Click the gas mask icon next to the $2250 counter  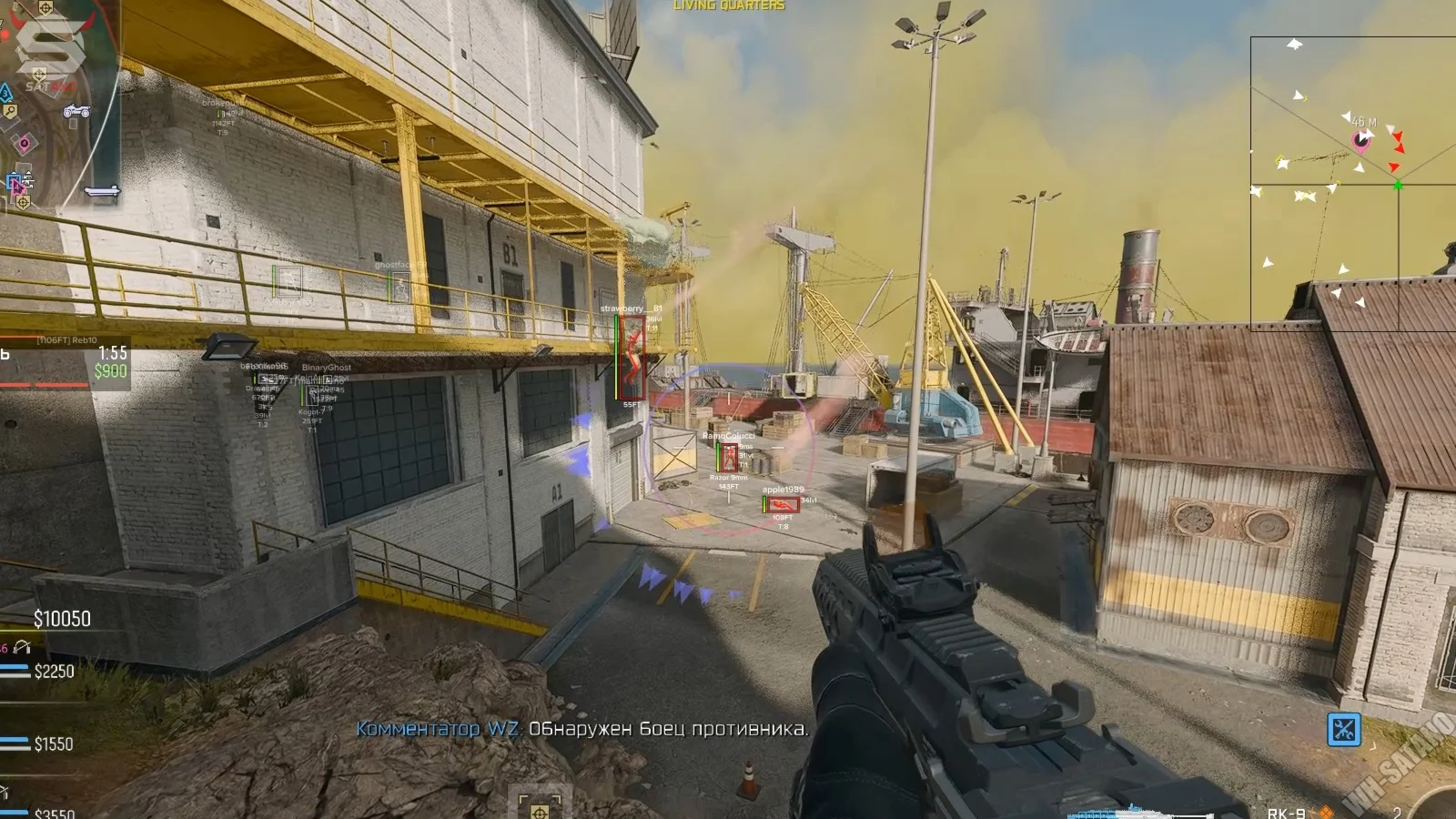coord(23,648)
